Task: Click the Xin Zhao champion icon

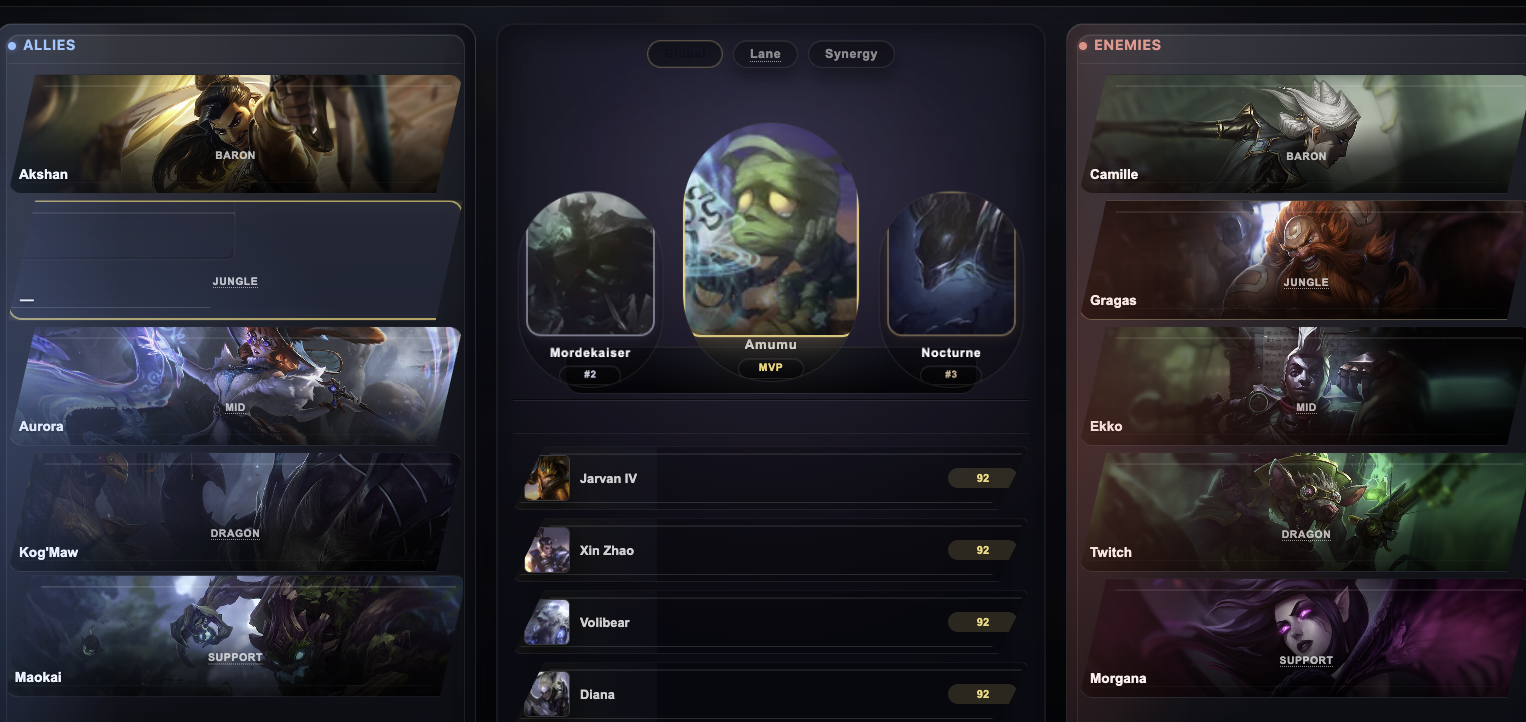Action: [x=547, y=550]
